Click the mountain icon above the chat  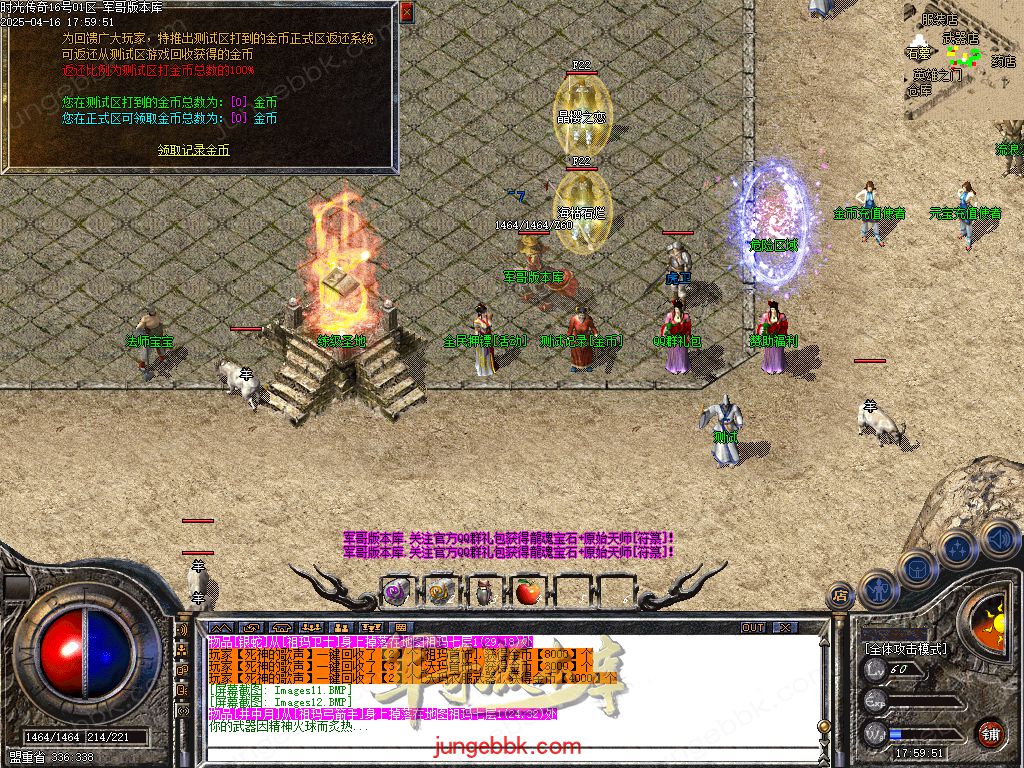point(219,628)
